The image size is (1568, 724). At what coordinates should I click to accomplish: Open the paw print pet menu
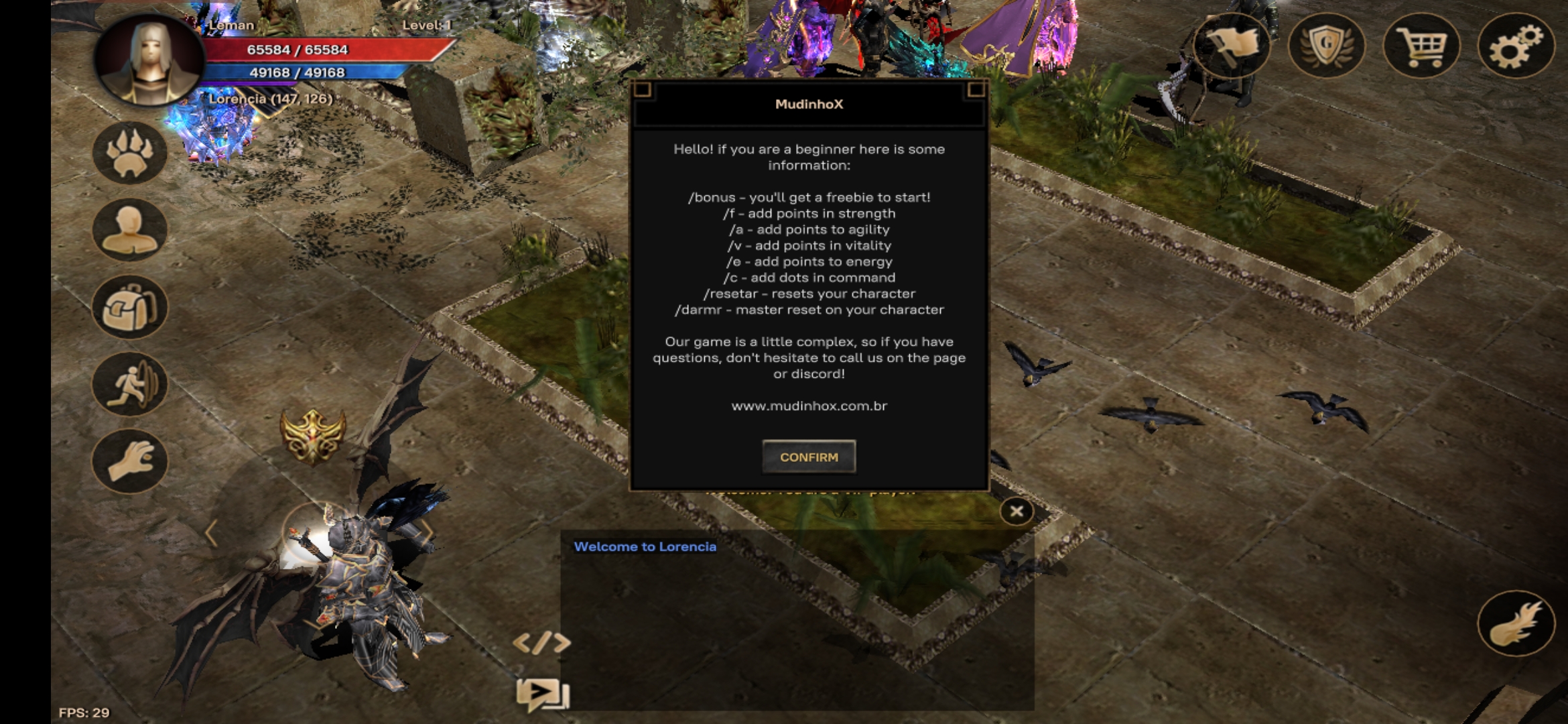click(x=129, y=154)
